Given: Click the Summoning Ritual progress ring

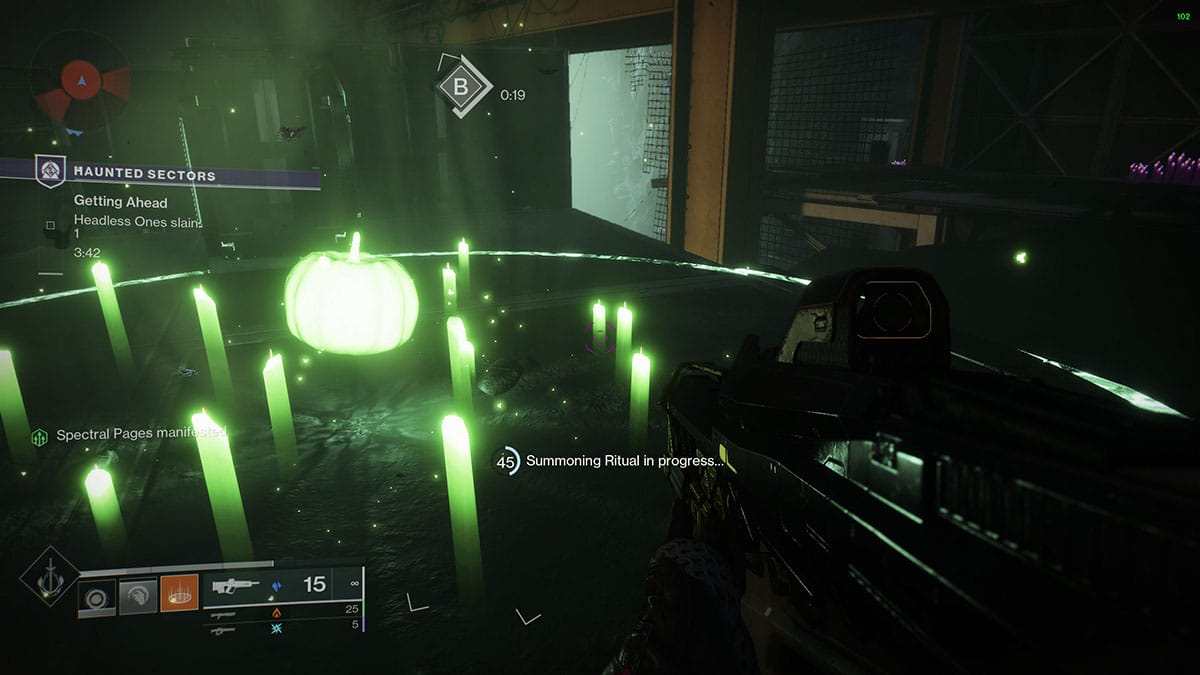Looking at the screenshot, I should [x=507, y=462].
